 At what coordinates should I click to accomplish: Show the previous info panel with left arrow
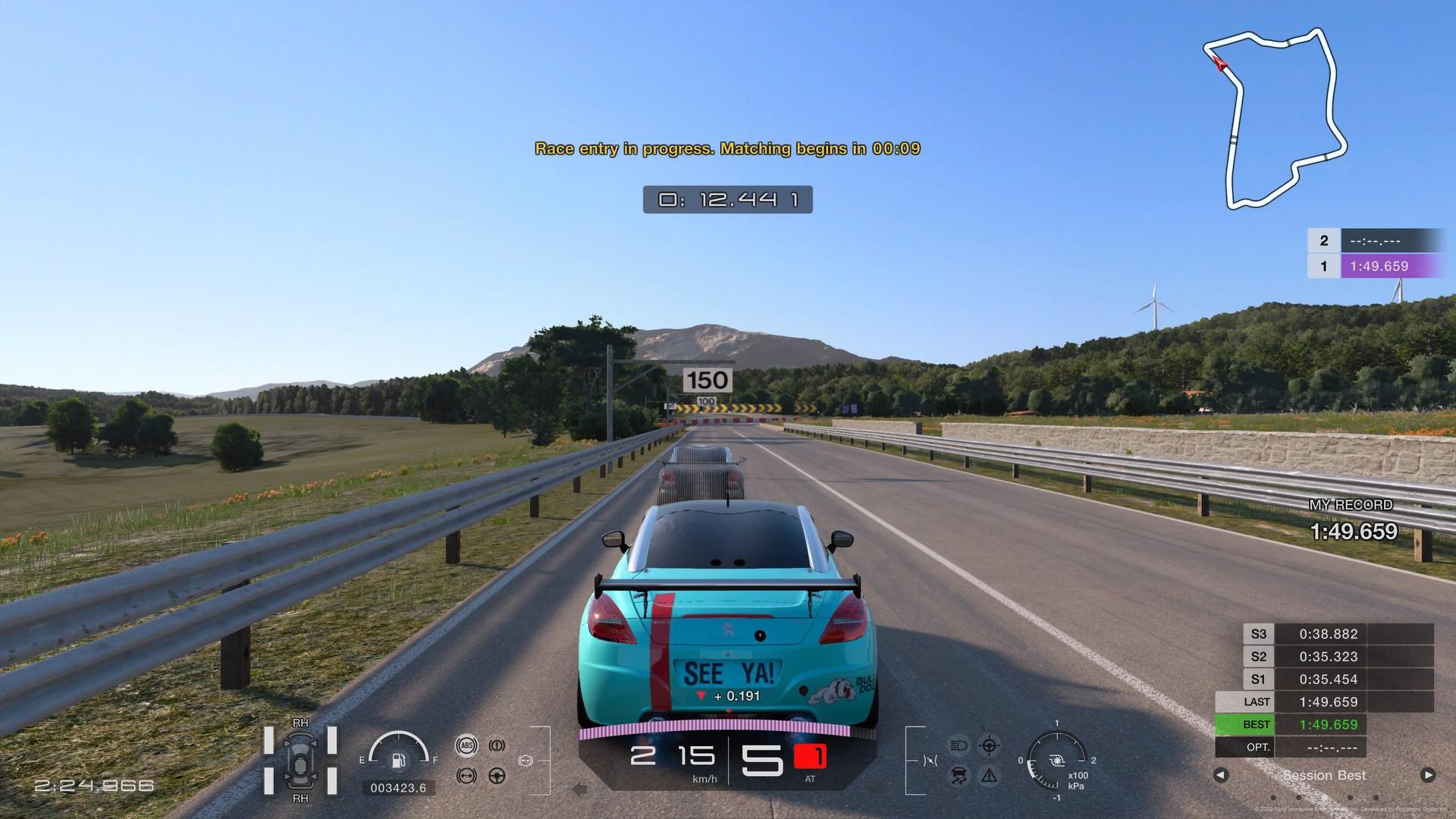pyautogui.click(x=1220, y=775)
